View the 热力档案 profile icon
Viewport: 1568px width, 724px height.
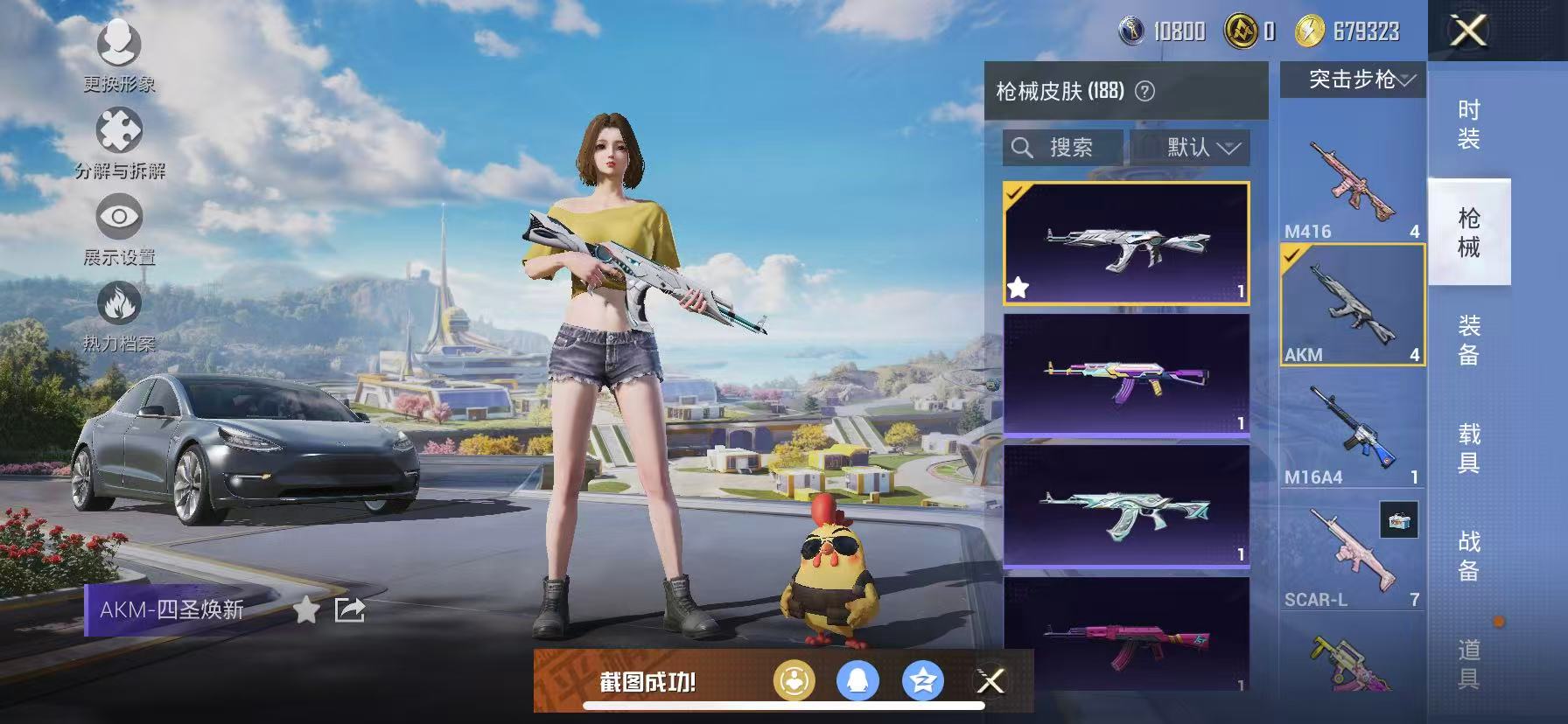pyautogui.click(x=118, y=302)
